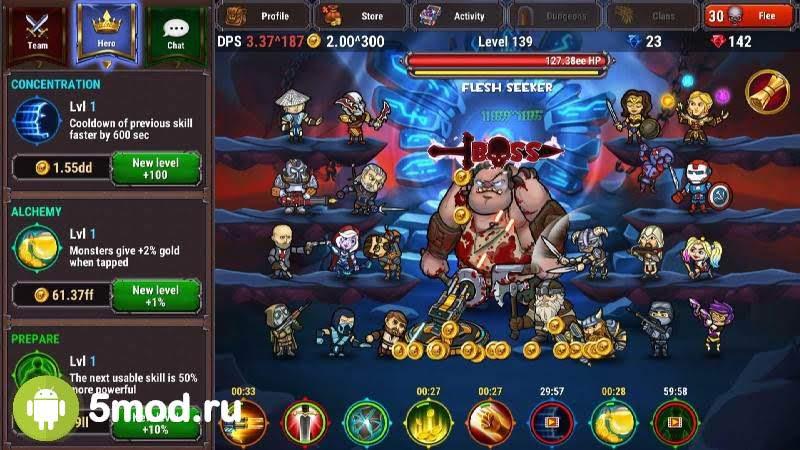Flee from the boss fight

(750, 15)
